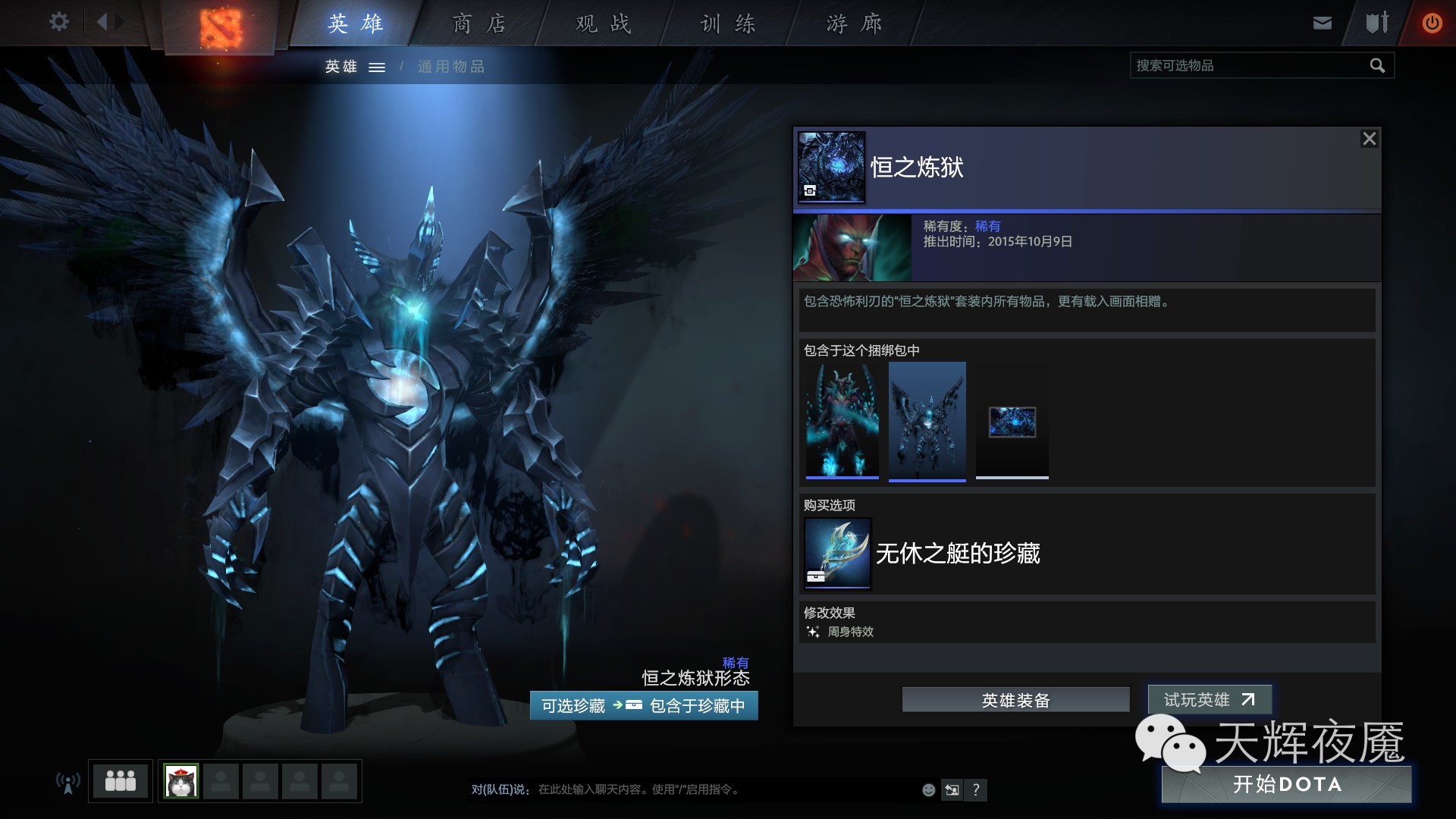The height and width of the screenshot is (819, 1456).
Task: Switch to the 商店 tab
Action: 478,23
